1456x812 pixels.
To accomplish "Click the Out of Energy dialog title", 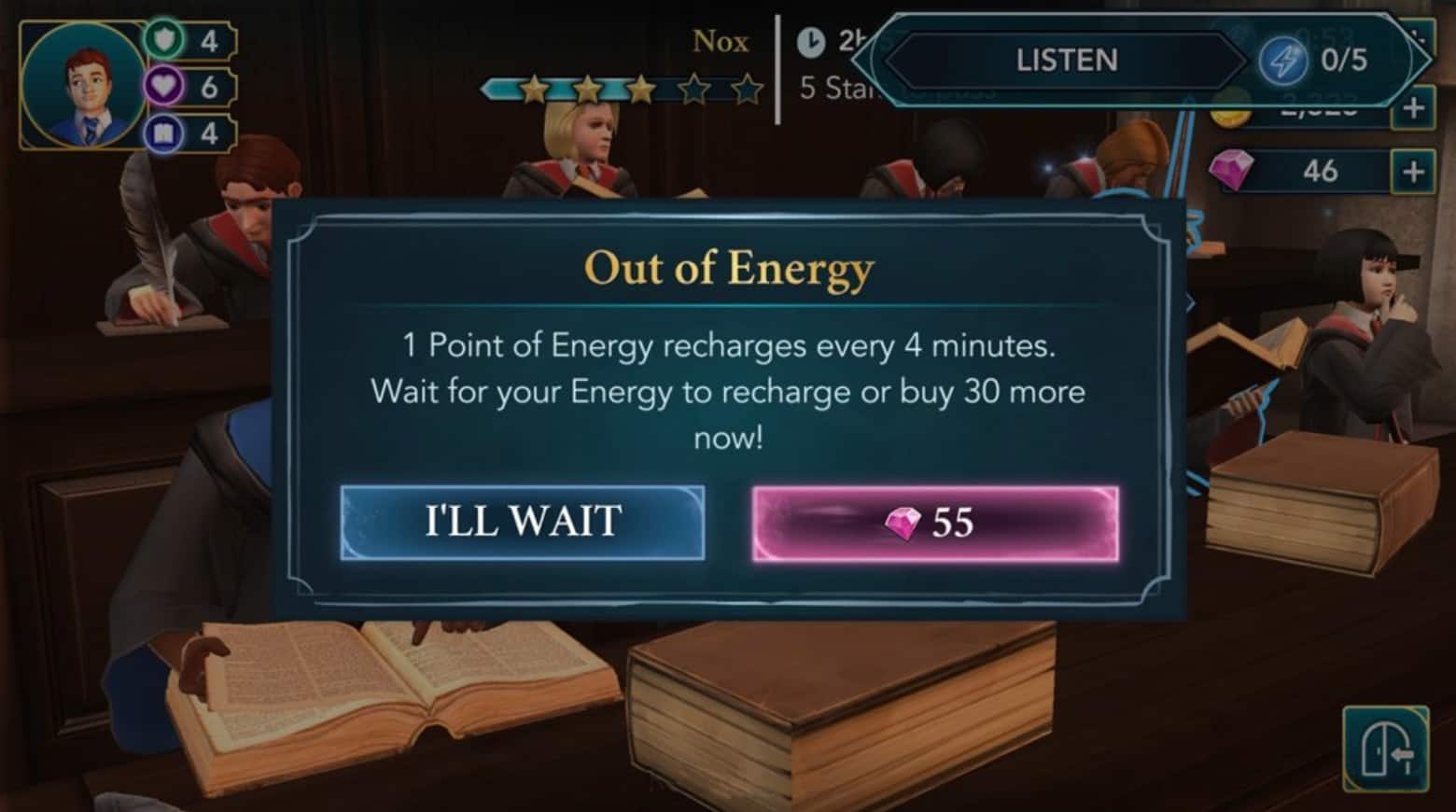I will (x=728, y=269).
